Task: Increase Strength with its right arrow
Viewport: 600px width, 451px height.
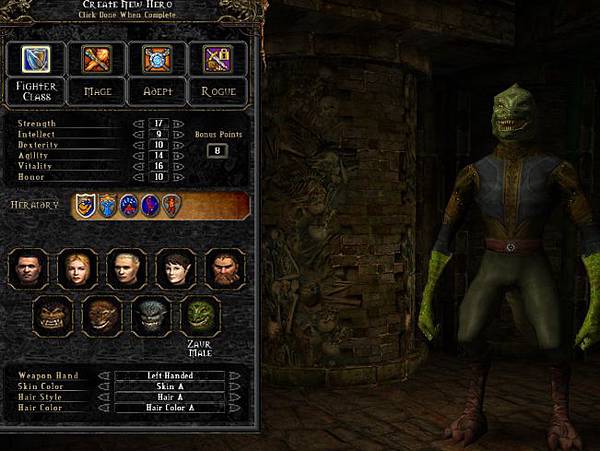Action: 179,124
